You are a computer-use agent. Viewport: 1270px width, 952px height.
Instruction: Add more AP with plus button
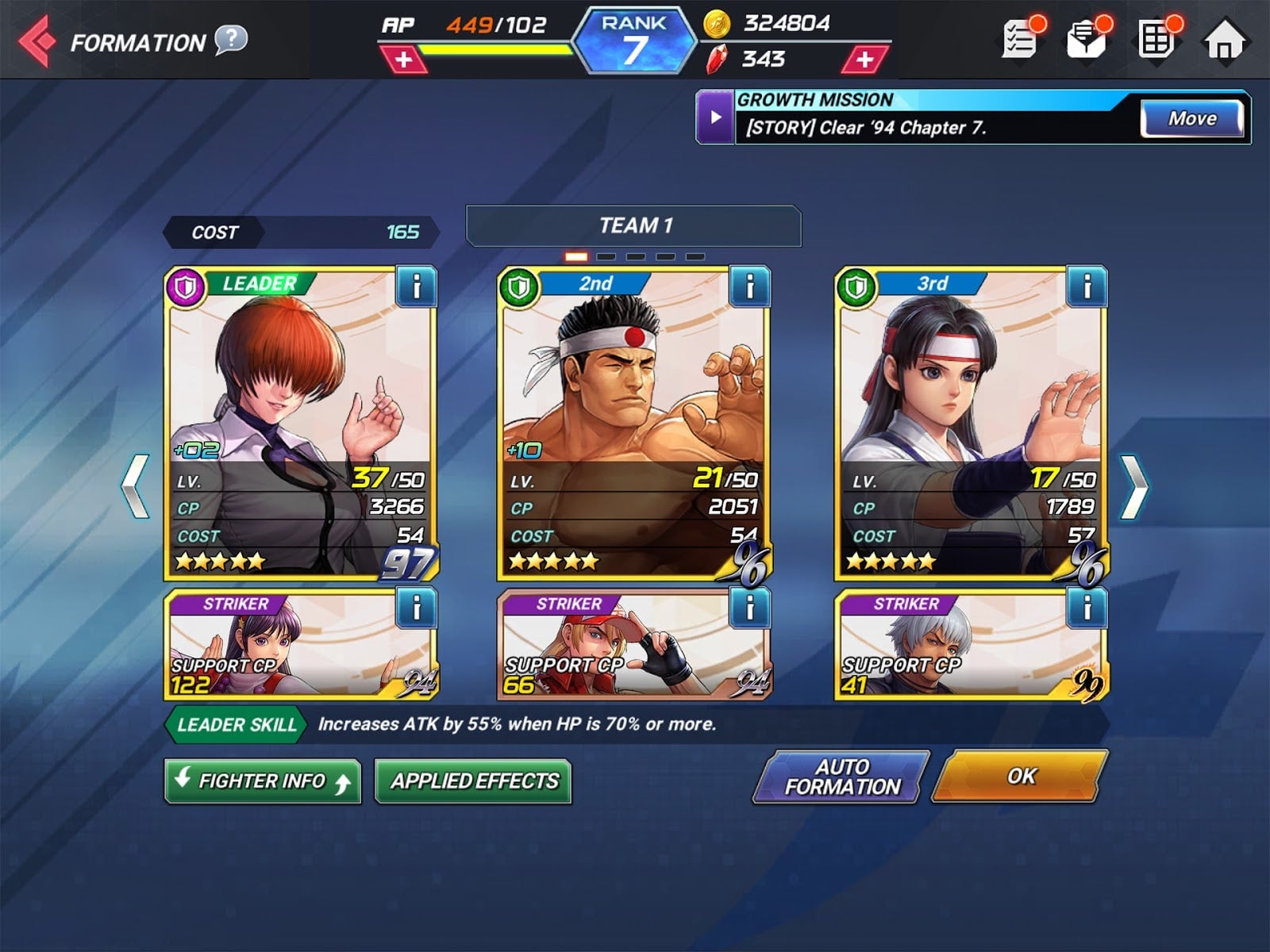403,59
